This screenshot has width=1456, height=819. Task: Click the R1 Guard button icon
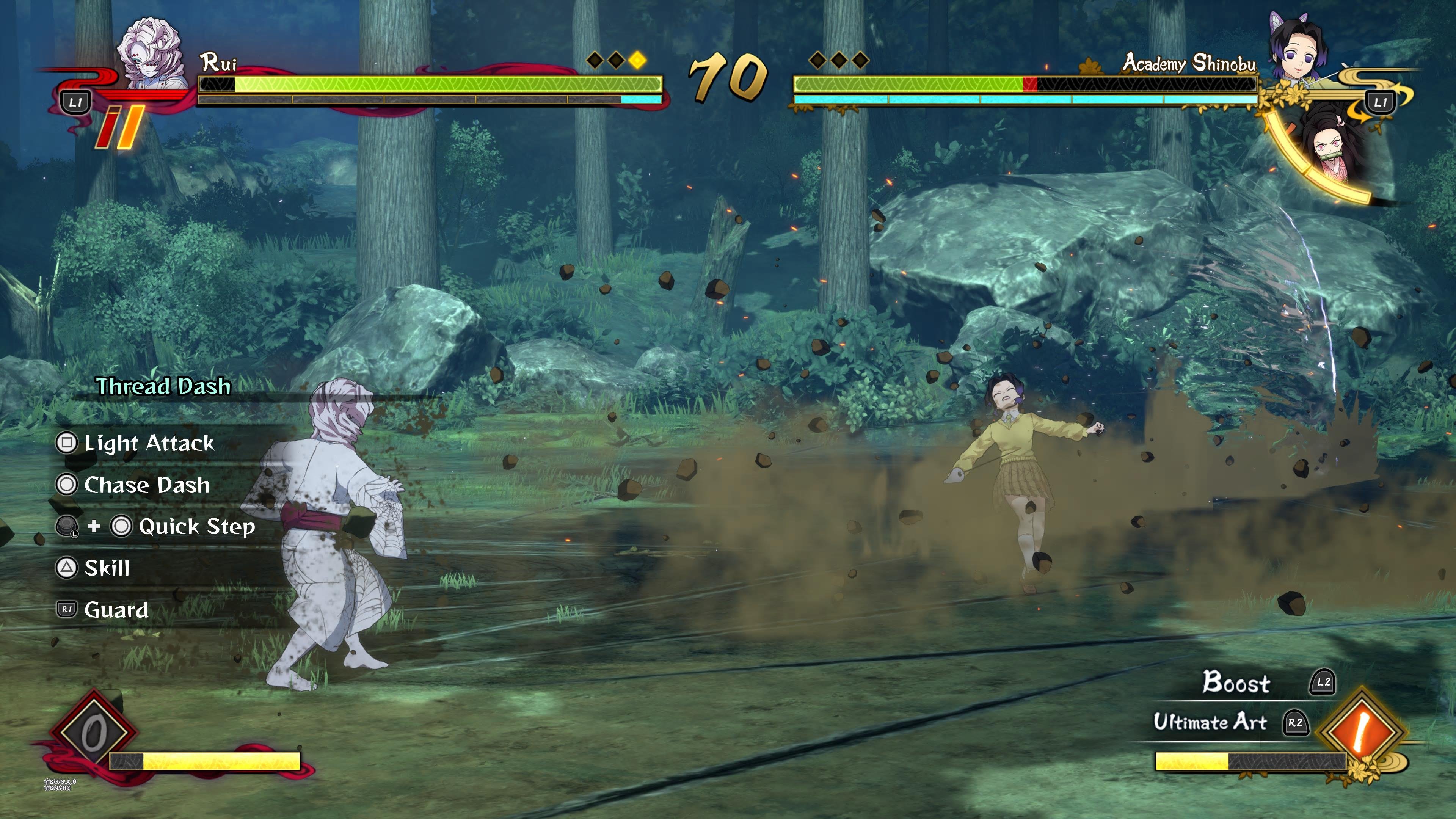[x=67, y=609]
